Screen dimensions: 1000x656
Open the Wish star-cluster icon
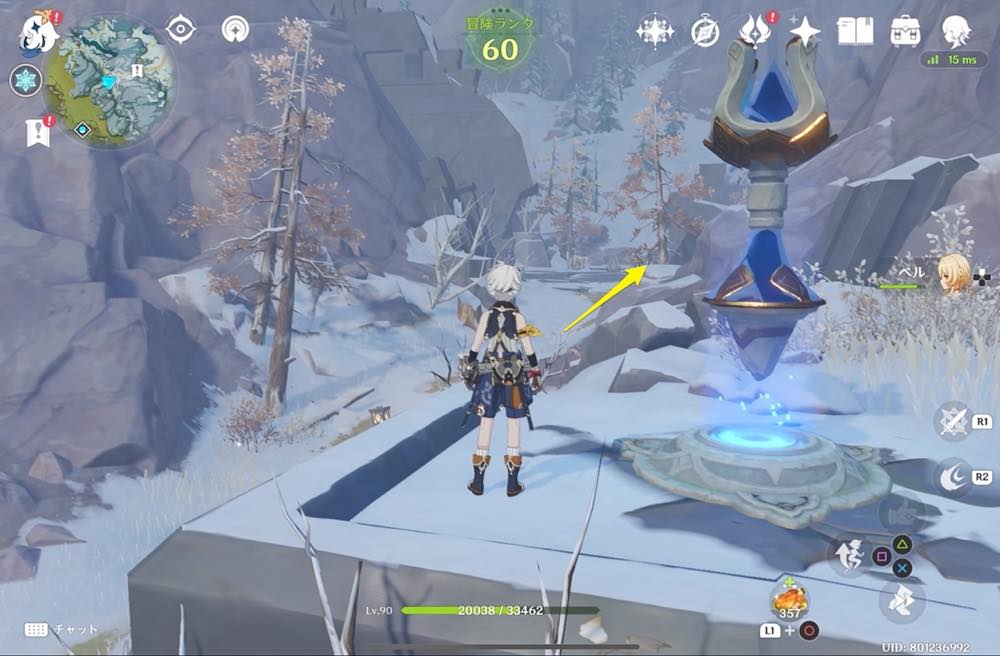point(655,32)
